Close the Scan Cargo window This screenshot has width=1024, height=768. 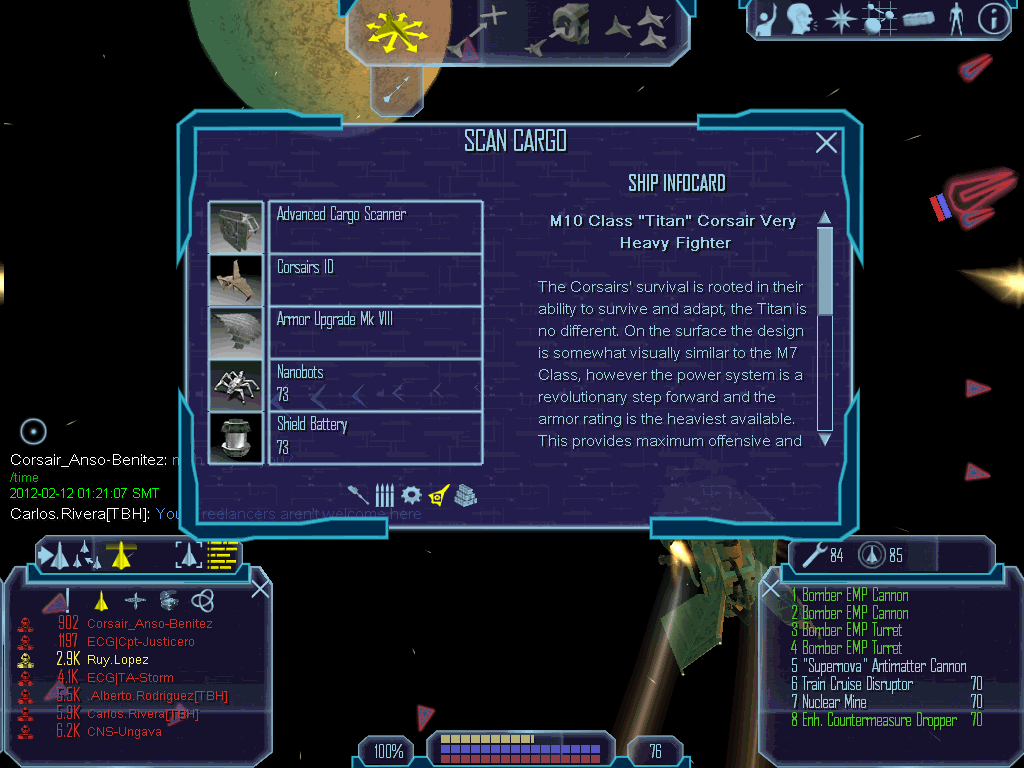826,143
